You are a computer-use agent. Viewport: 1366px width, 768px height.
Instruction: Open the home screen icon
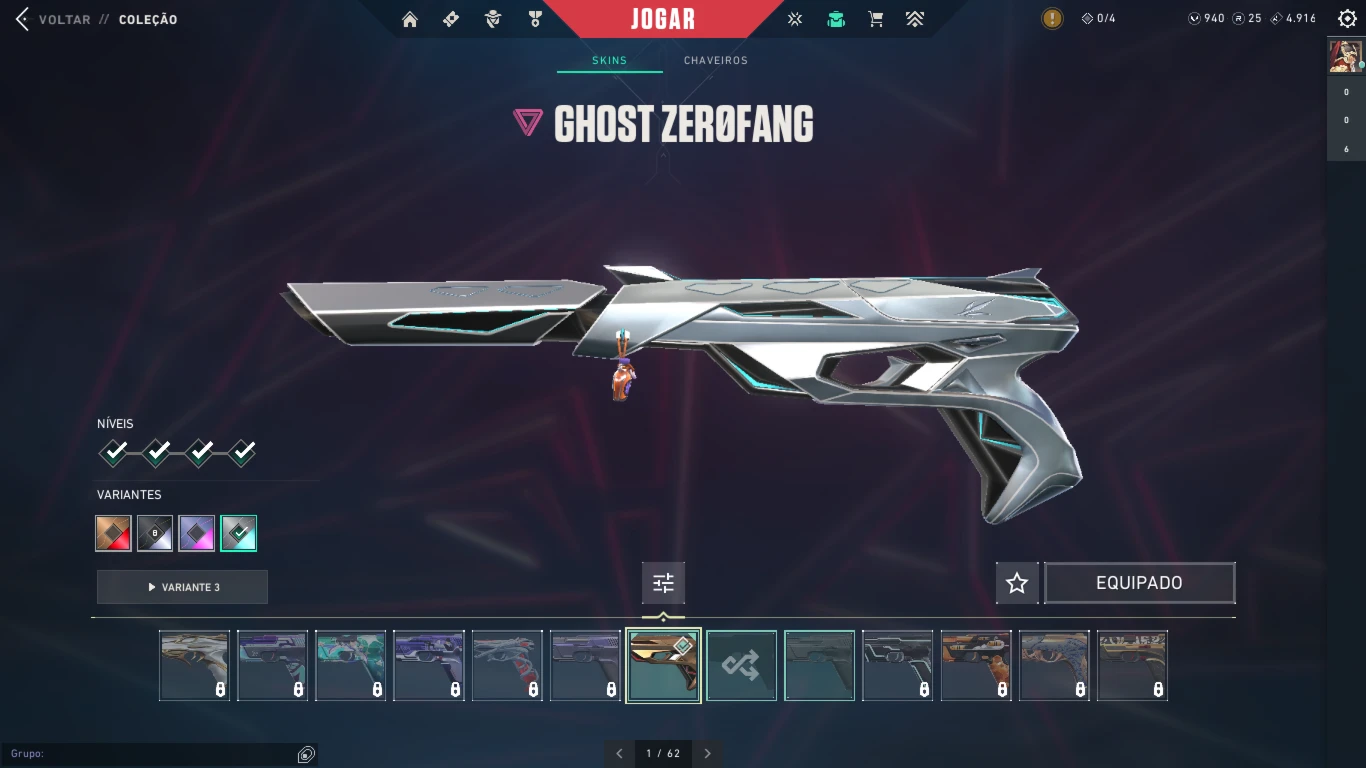(x=409, y=19)
